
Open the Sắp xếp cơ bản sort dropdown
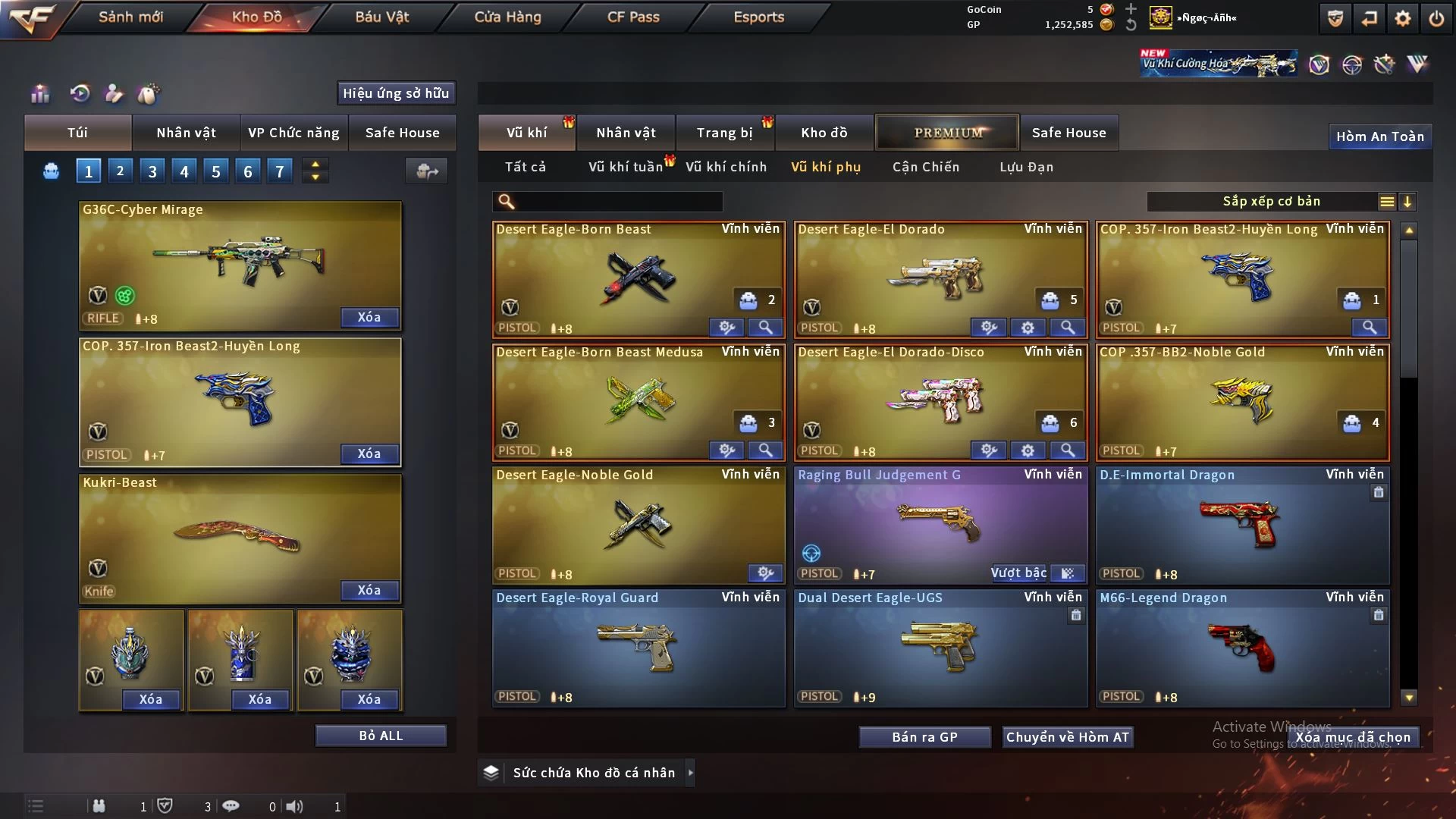(1271, 202)
